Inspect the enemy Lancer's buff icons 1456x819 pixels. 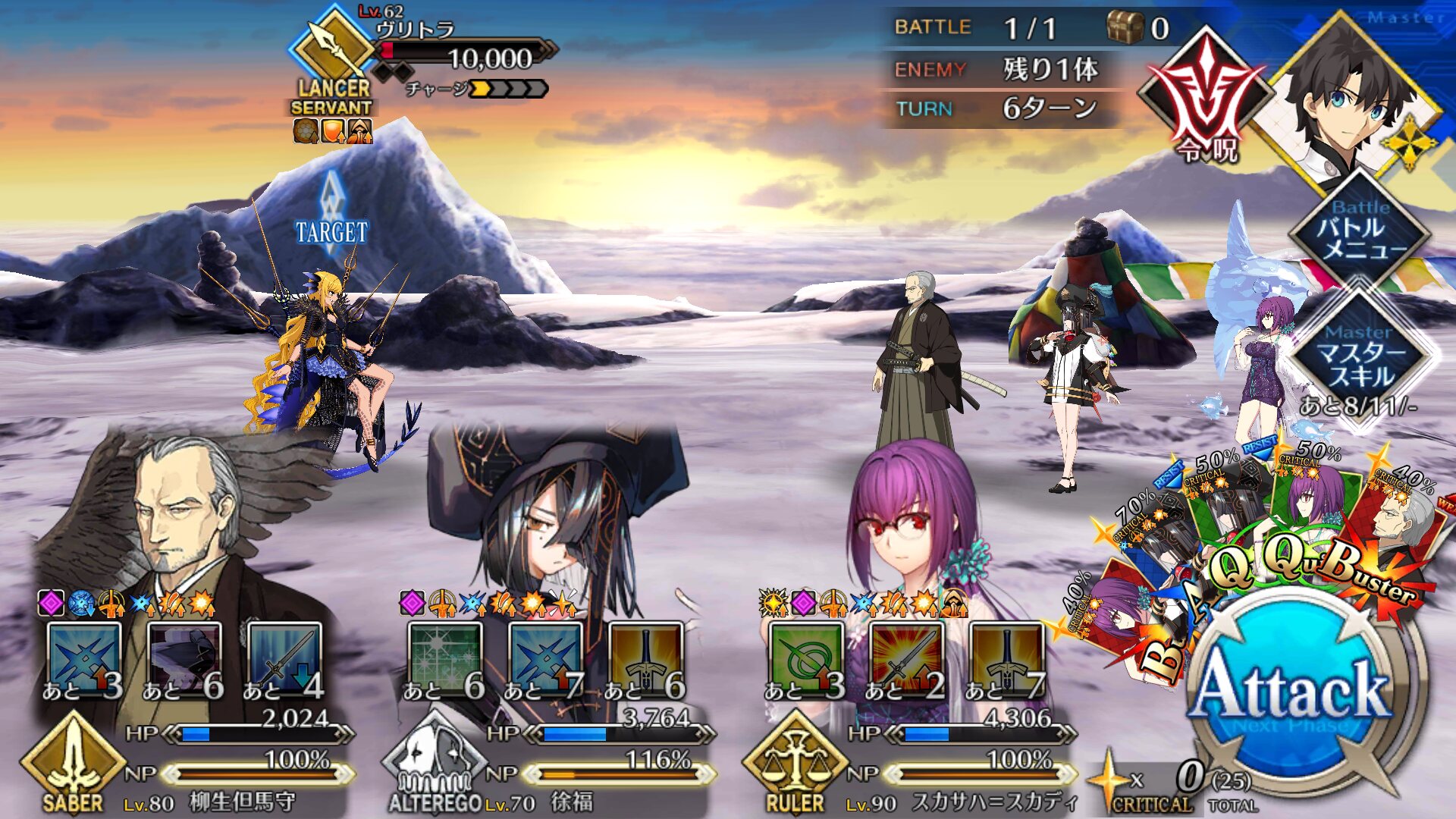(x=332, y=132)
